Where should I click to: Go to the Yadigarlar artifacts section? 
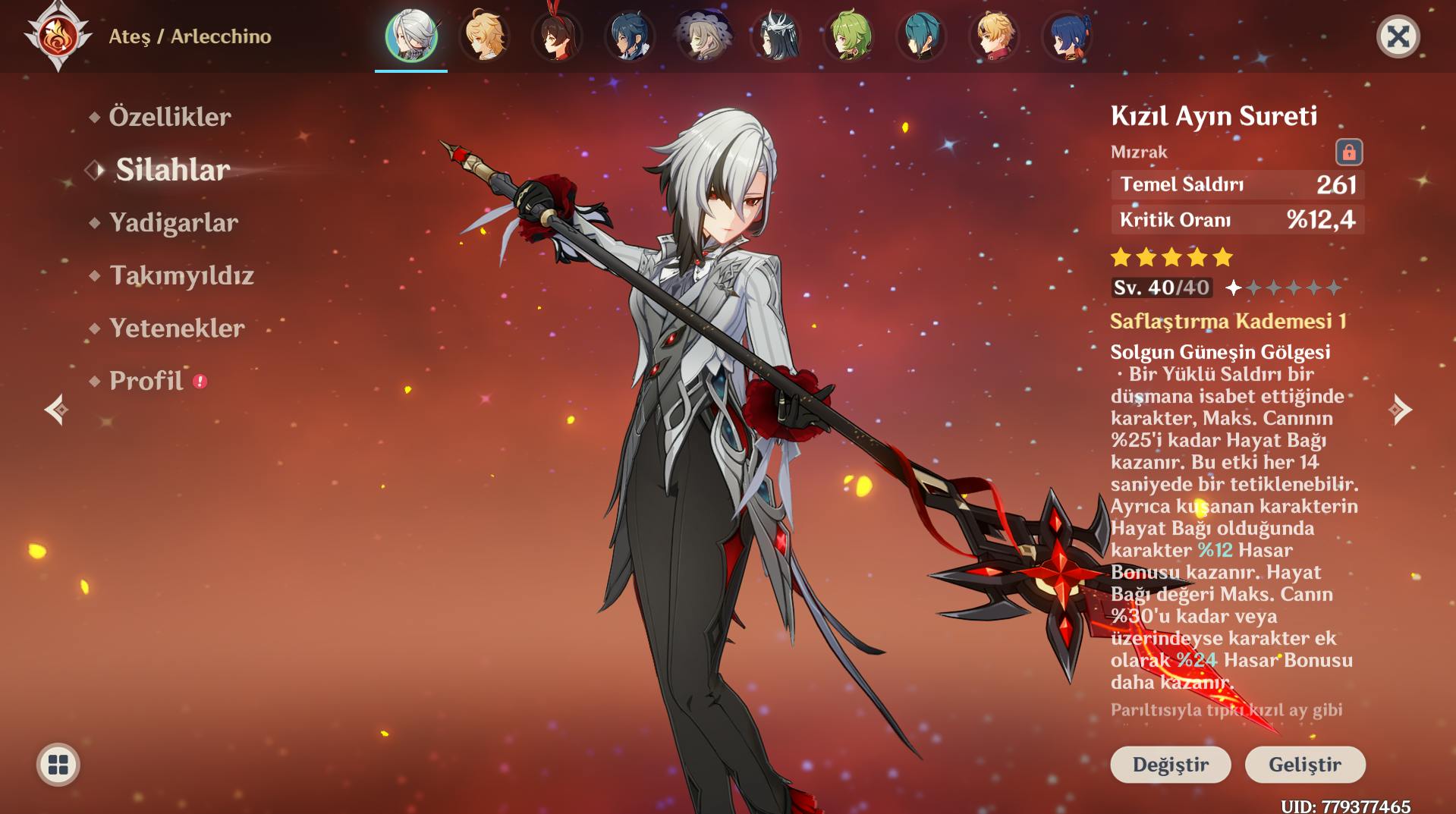(173, 222)
